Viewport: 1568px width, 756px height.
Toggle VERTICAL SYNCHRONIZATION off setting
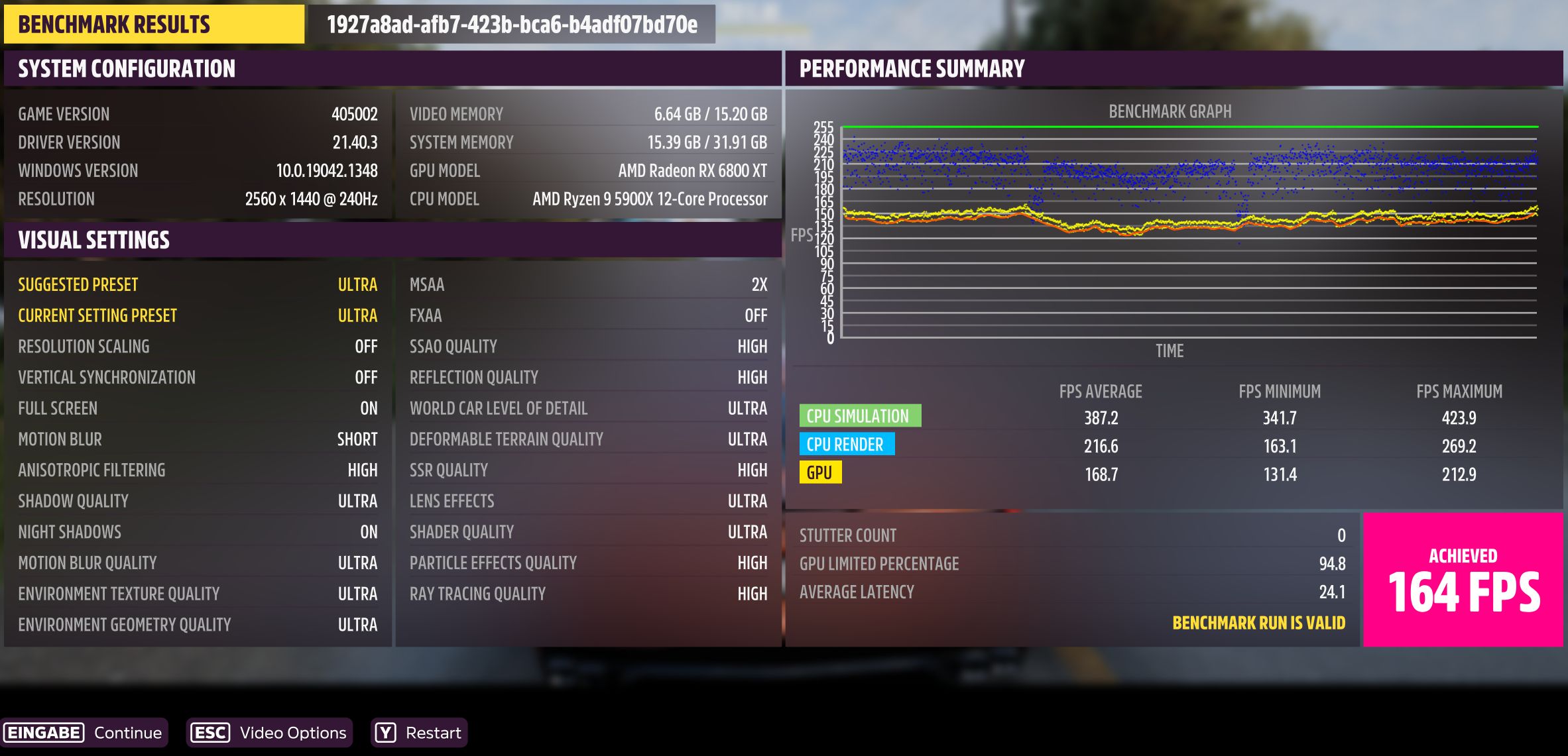tap(199, 377)
